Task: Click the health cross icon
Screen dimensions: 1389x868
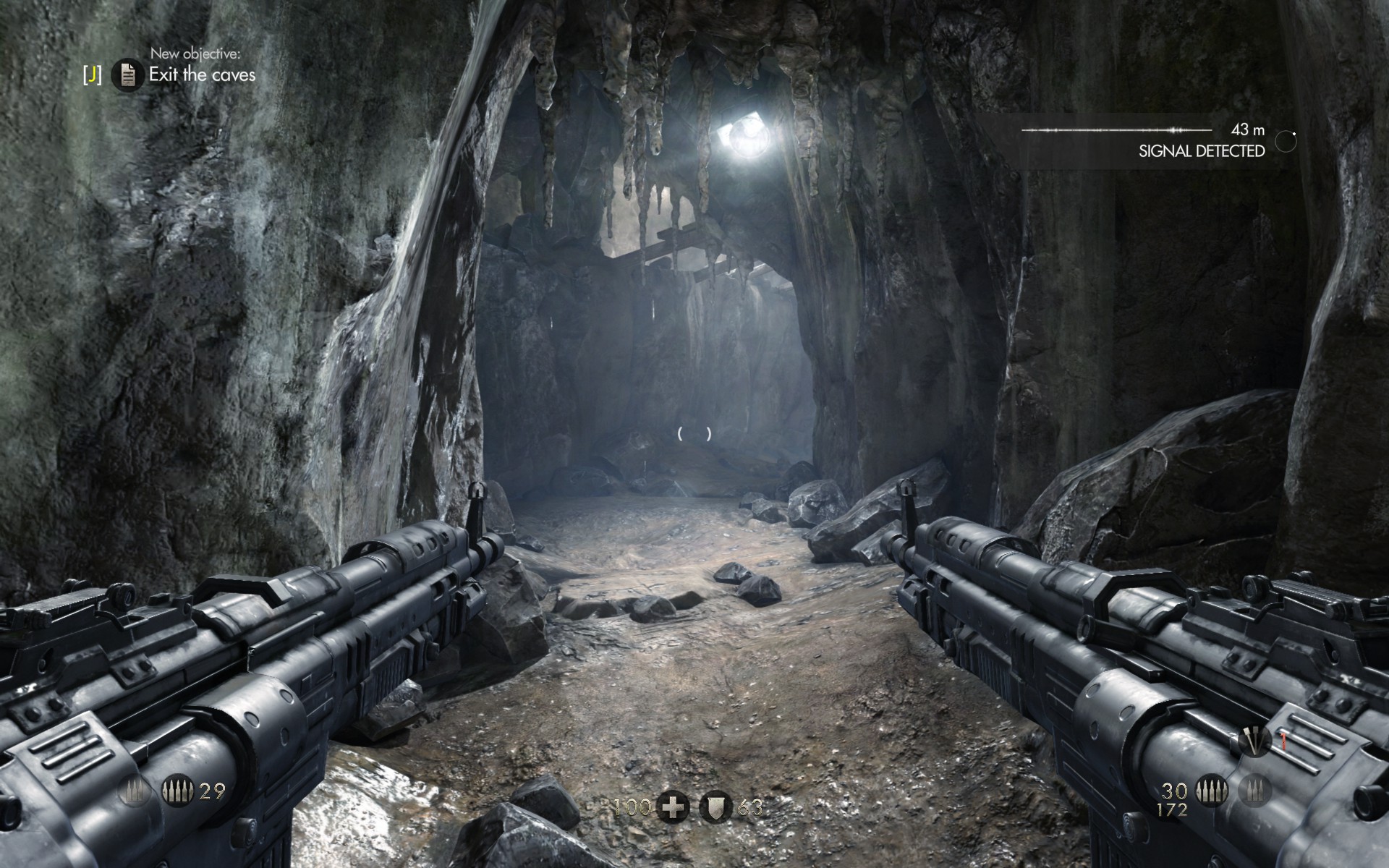Action: (672, 807)
